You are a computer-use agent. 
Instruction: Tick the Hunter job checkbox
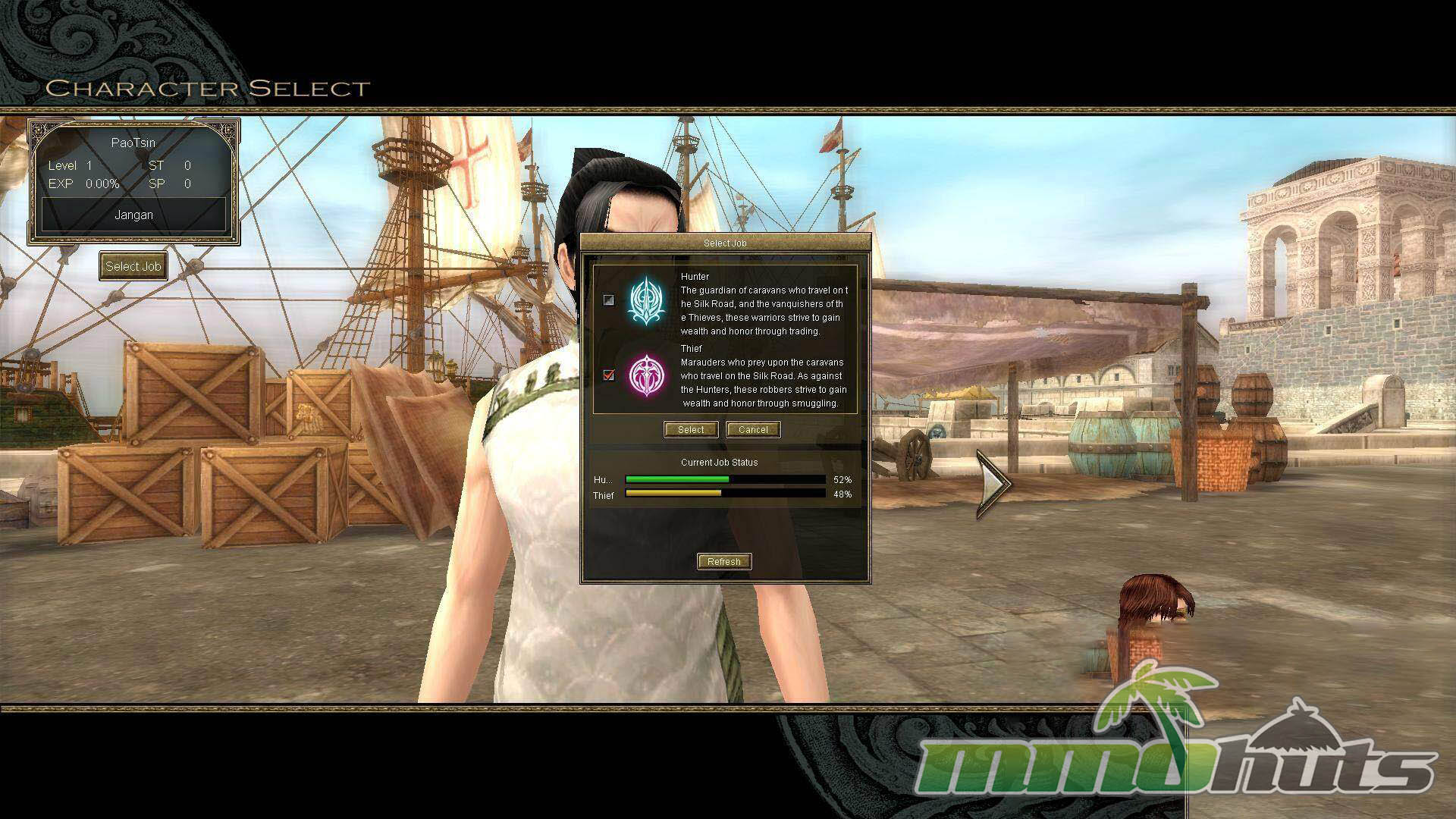608,300
